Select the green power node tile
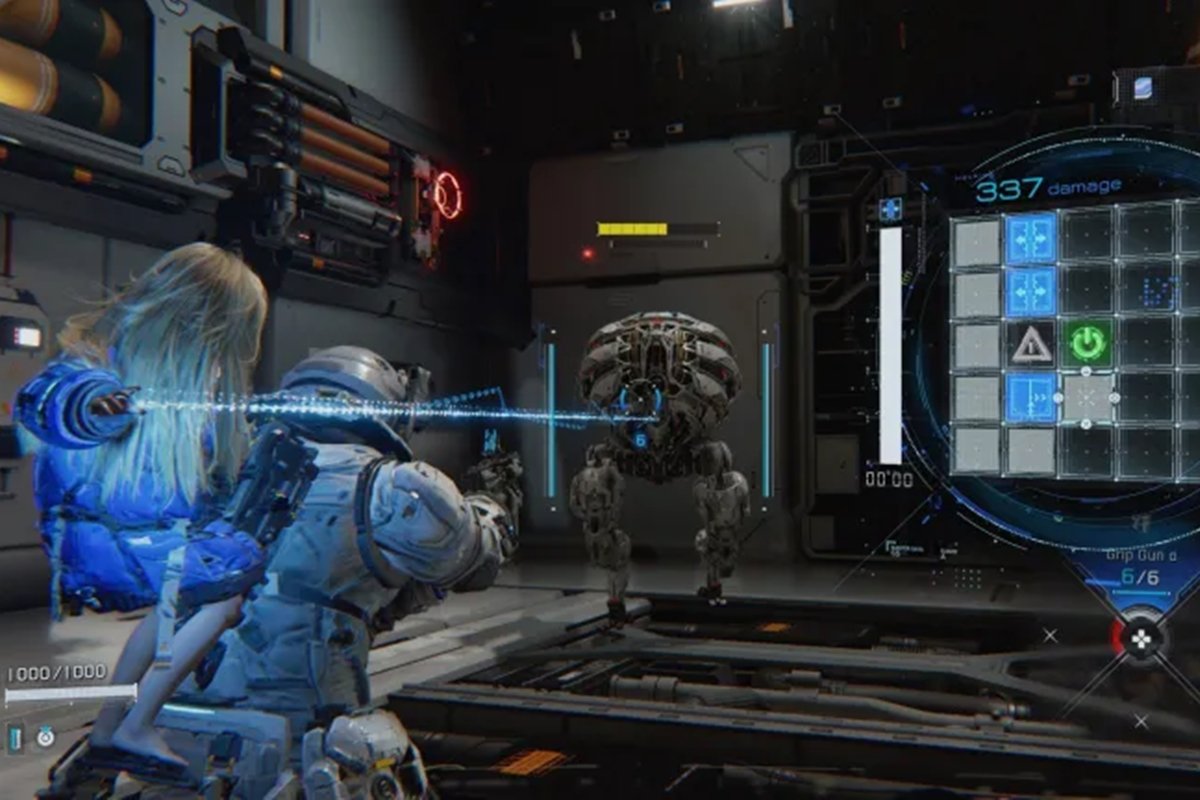This screenshot has width=1200, height=800. pyautogui.click(x=1088, y=344)
